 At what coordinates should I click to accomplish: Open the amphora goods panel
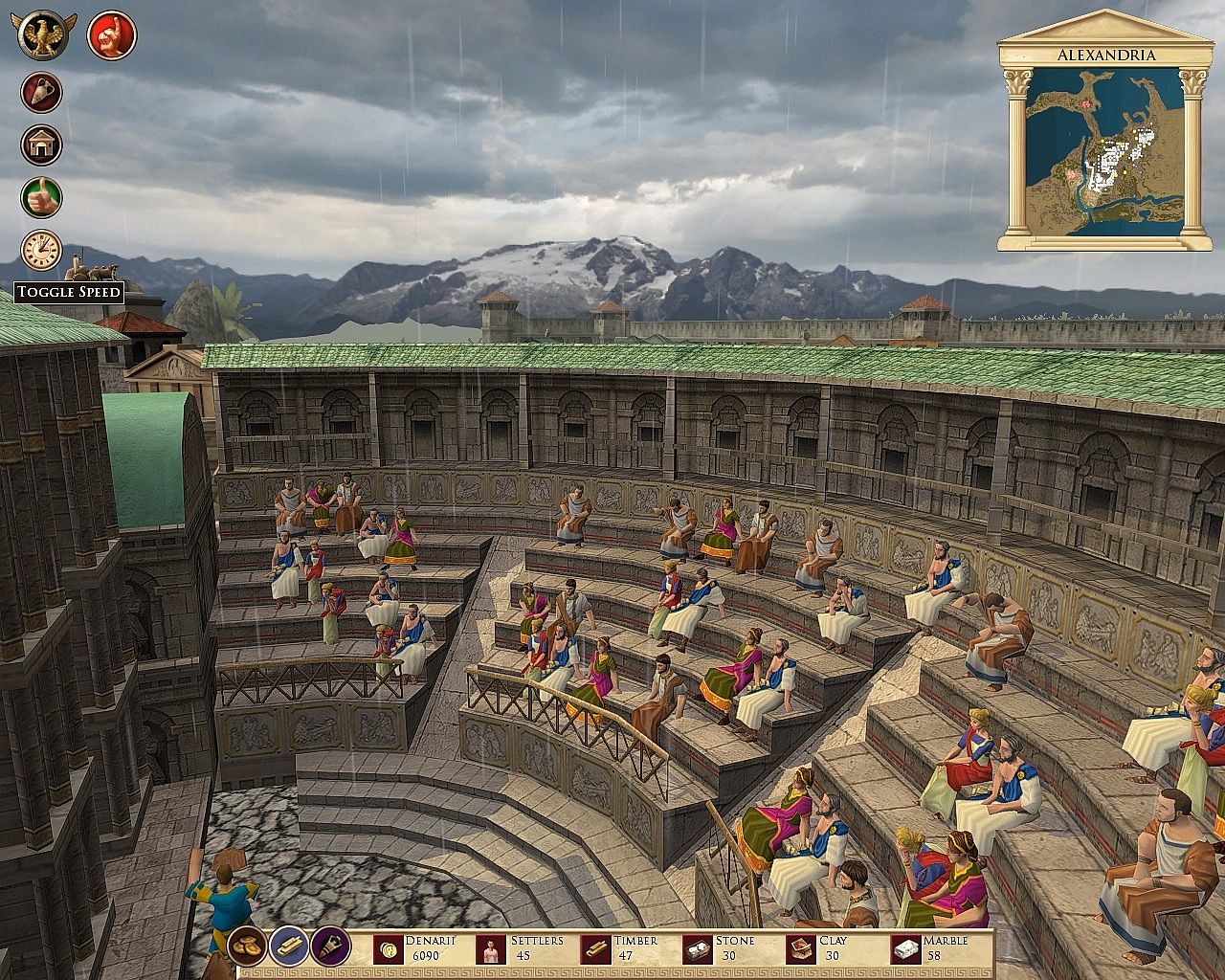click(x=41, y=93)
